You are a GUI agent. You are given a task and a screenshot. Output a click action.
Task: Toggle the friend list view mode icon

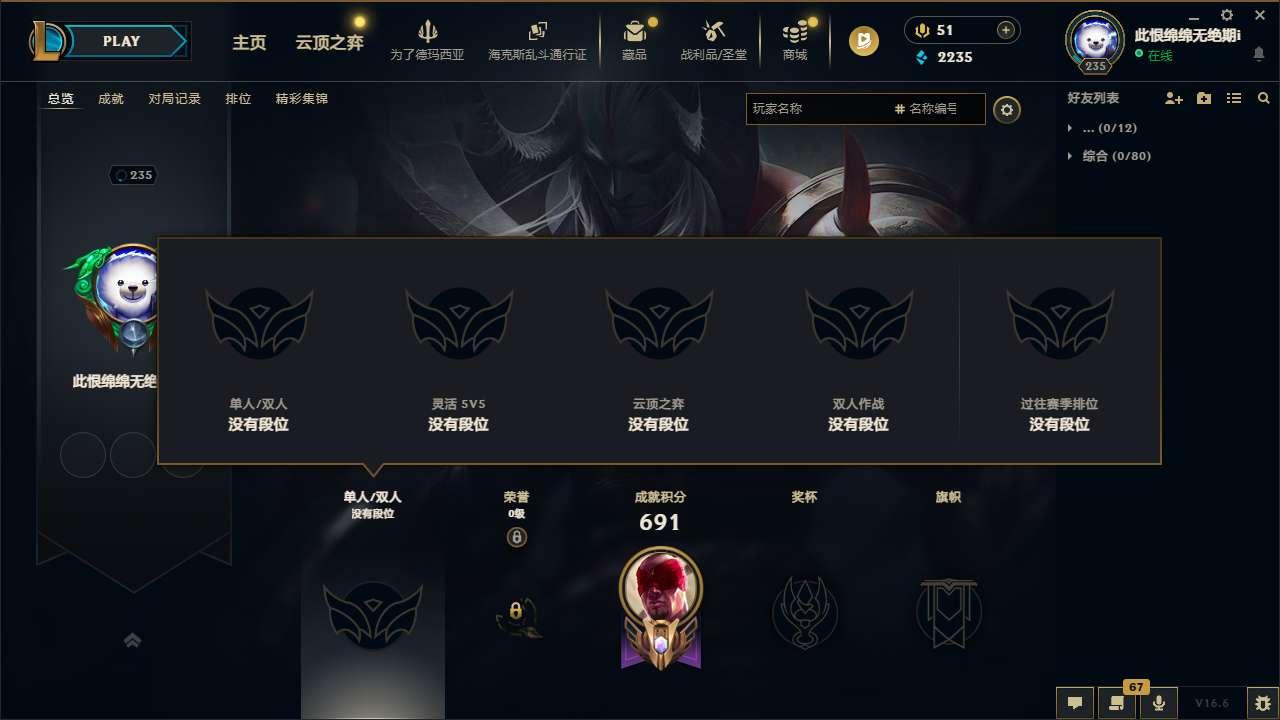point(1233,98)
